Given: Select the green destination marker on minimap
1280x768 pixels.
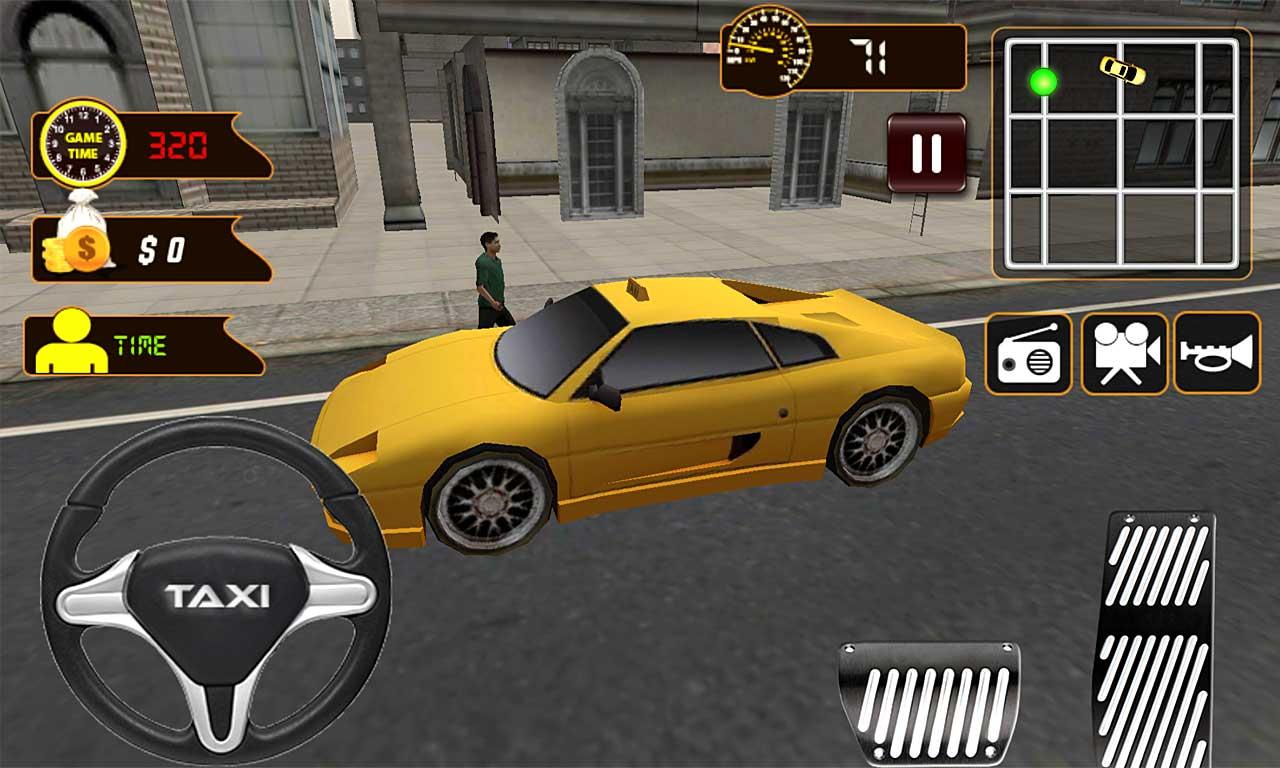Looking at the screenshot, I should click(x=1043, y=82).
